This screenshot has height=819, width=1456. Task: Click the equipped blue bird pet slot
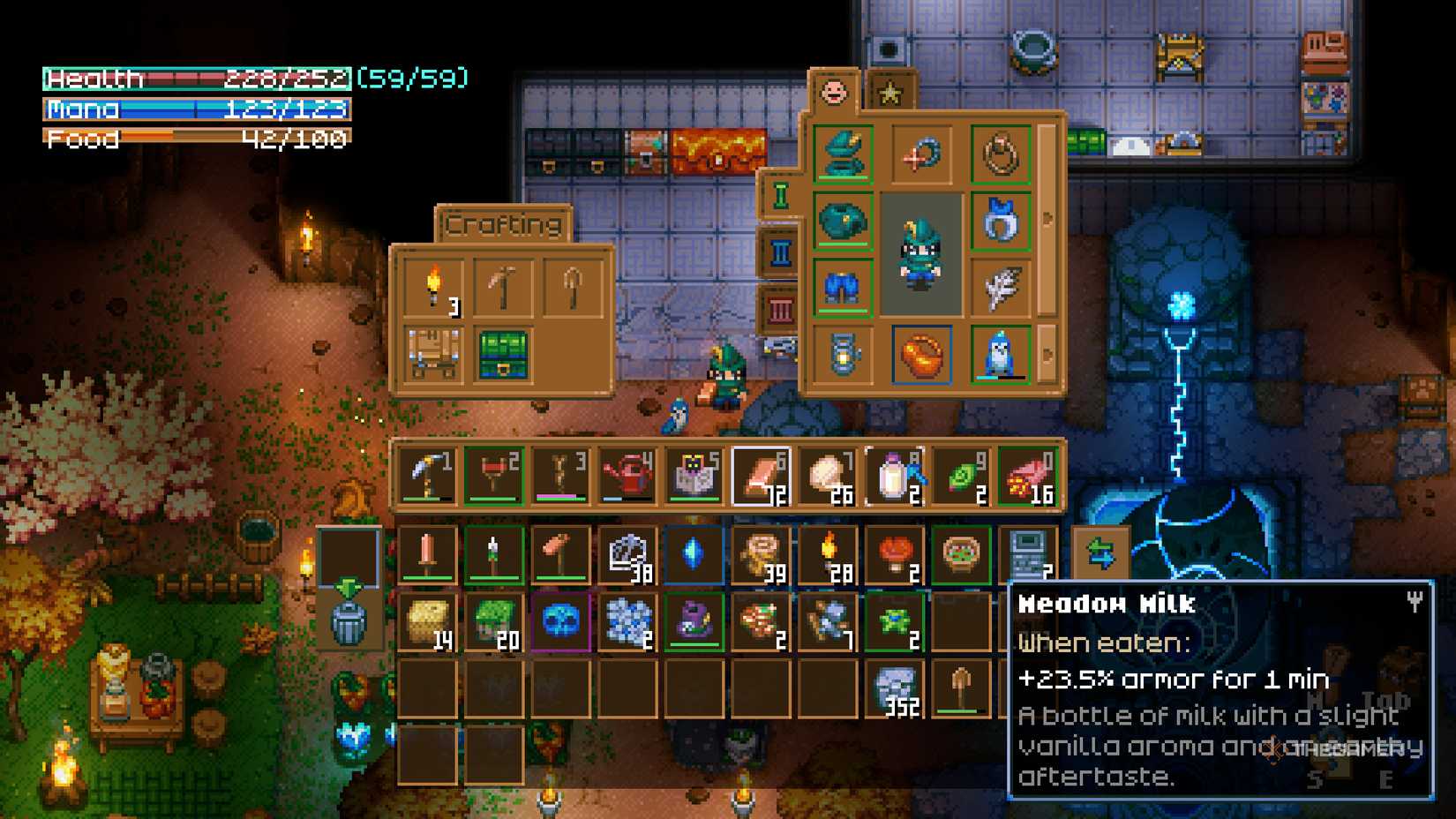coord(1002,356)
